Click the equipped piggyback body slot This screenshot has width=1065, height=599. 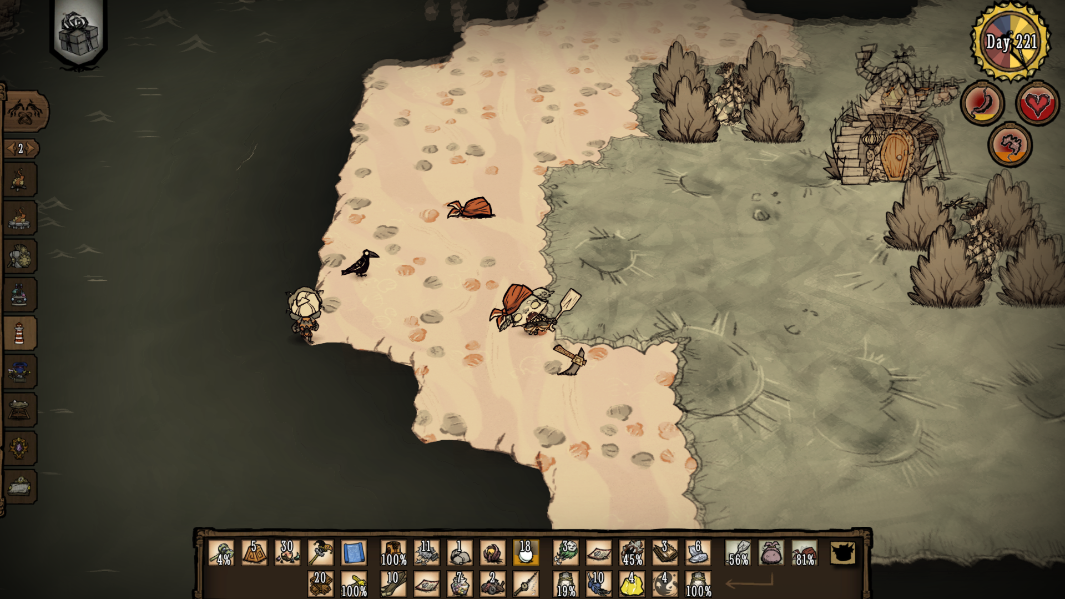point(771,553)
